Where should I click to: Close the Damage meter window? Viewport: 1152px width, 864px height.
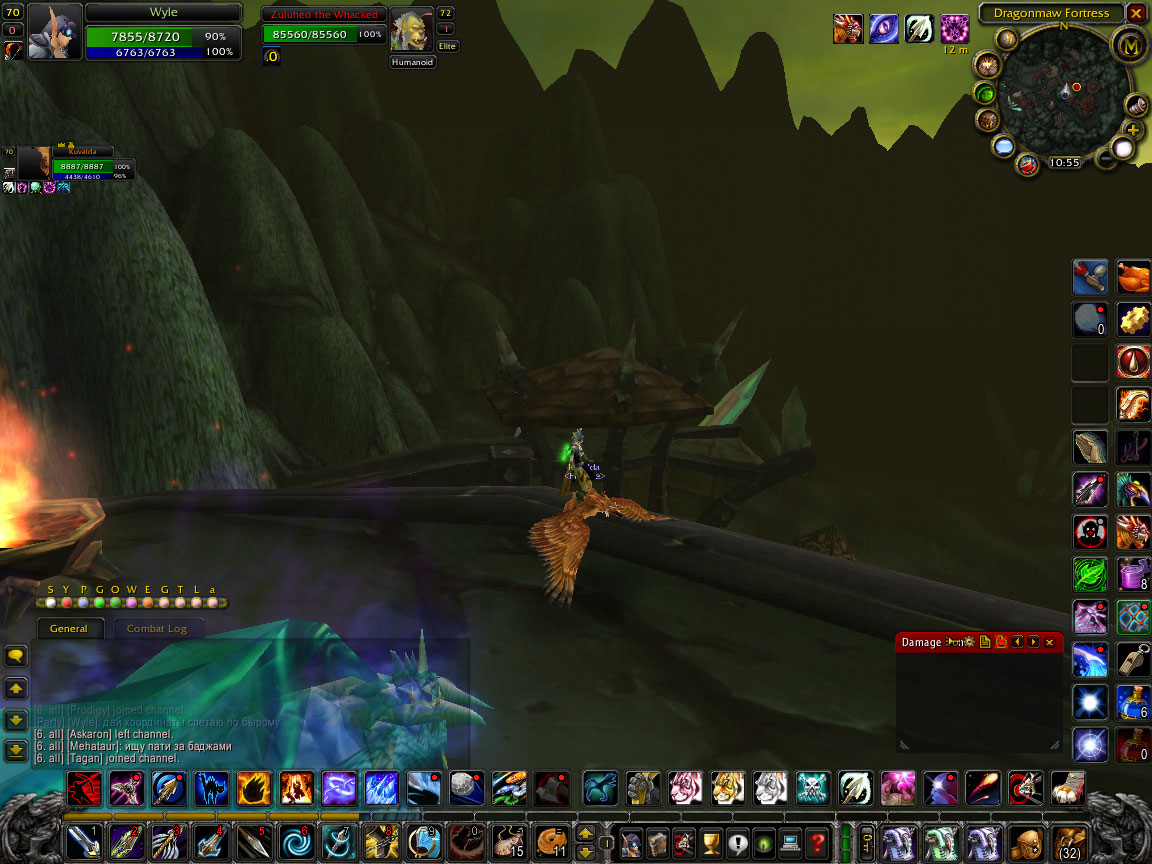click(x=1049, y=642)
